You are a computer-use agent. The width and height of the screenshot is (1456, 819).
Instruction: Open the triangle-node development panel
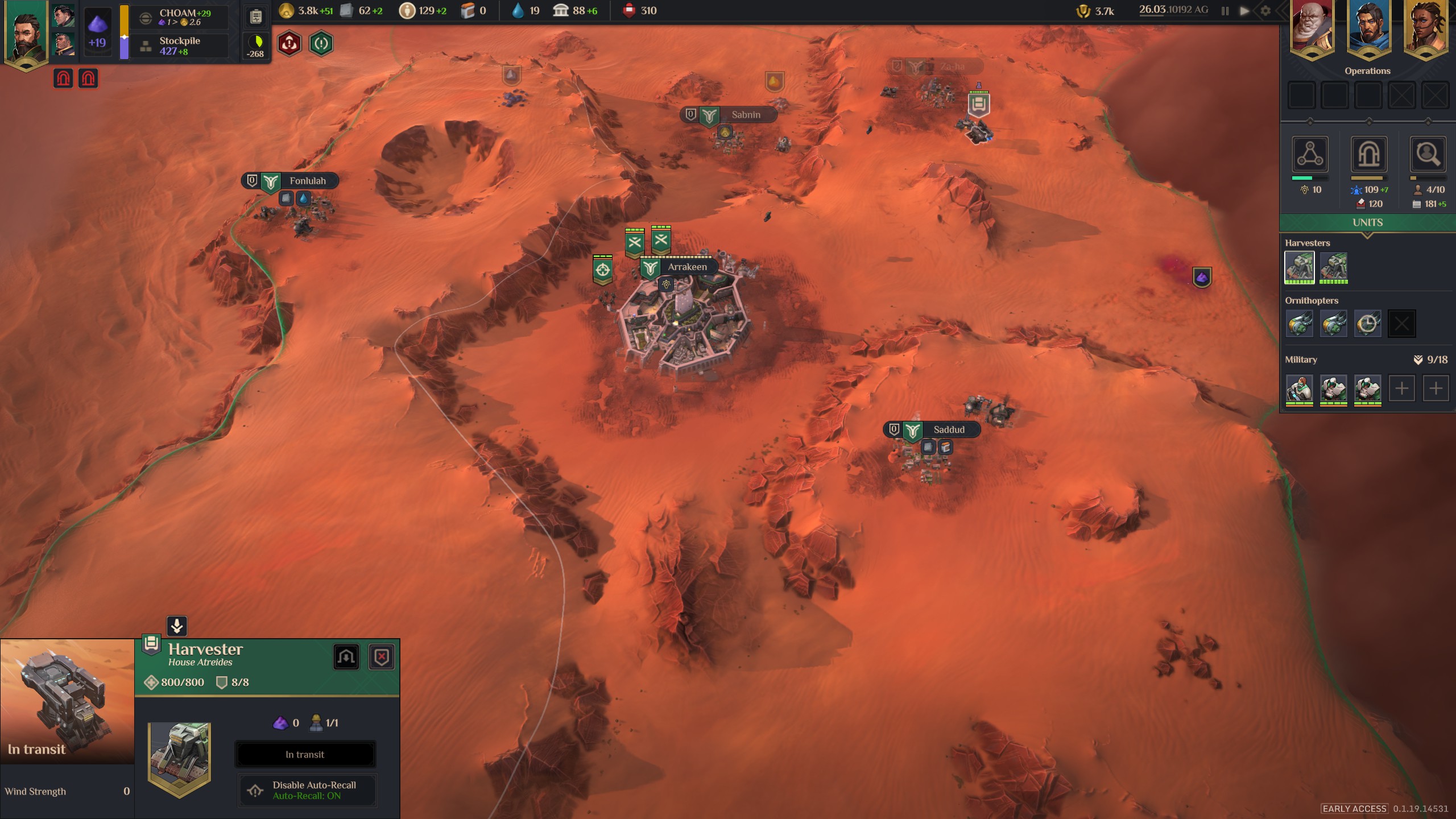(x=1310, y=154)
